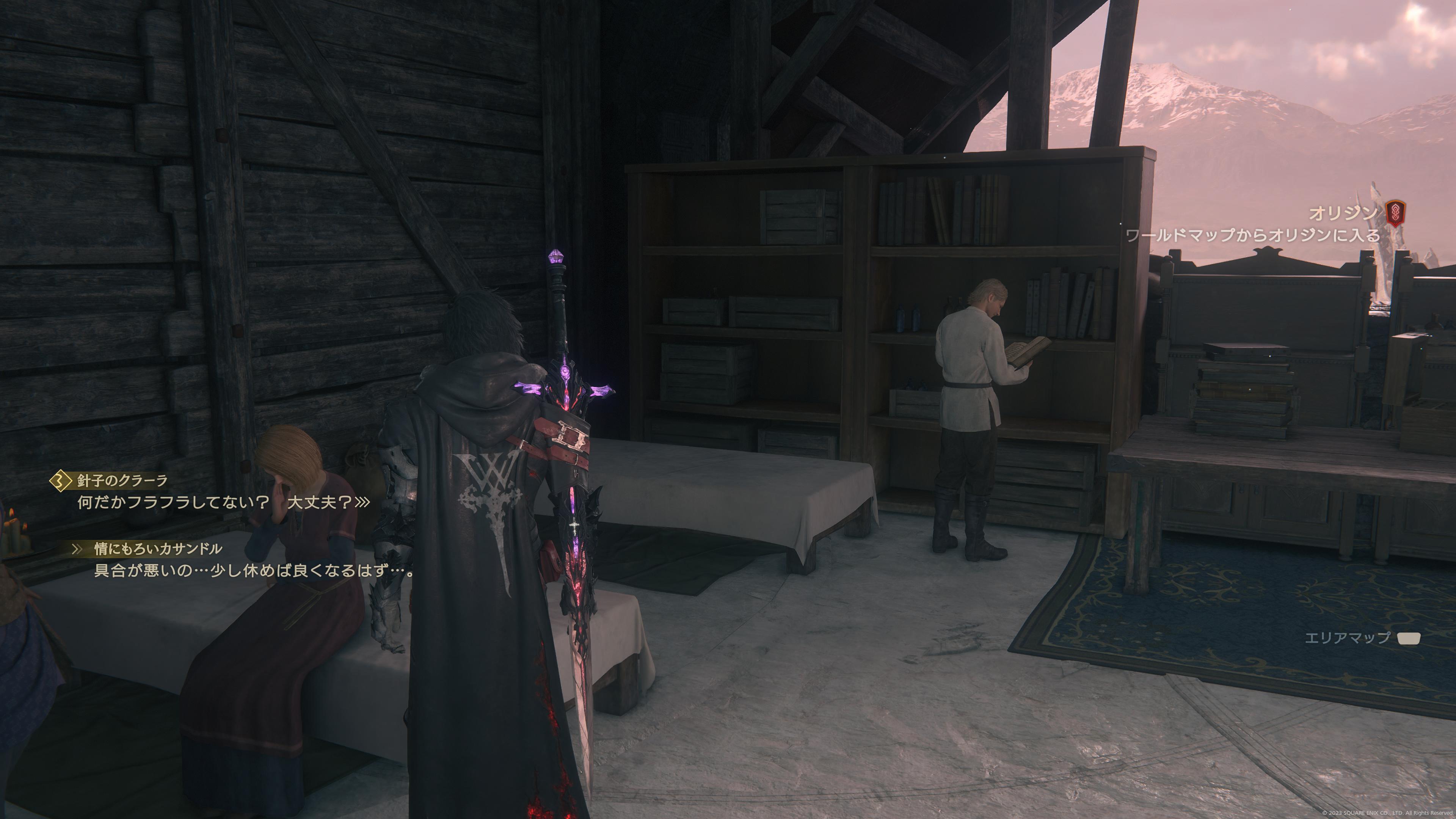Screen dimensions: 1456x819
Task: Open the エリアマップ area map label
Action: point(1347,638)
